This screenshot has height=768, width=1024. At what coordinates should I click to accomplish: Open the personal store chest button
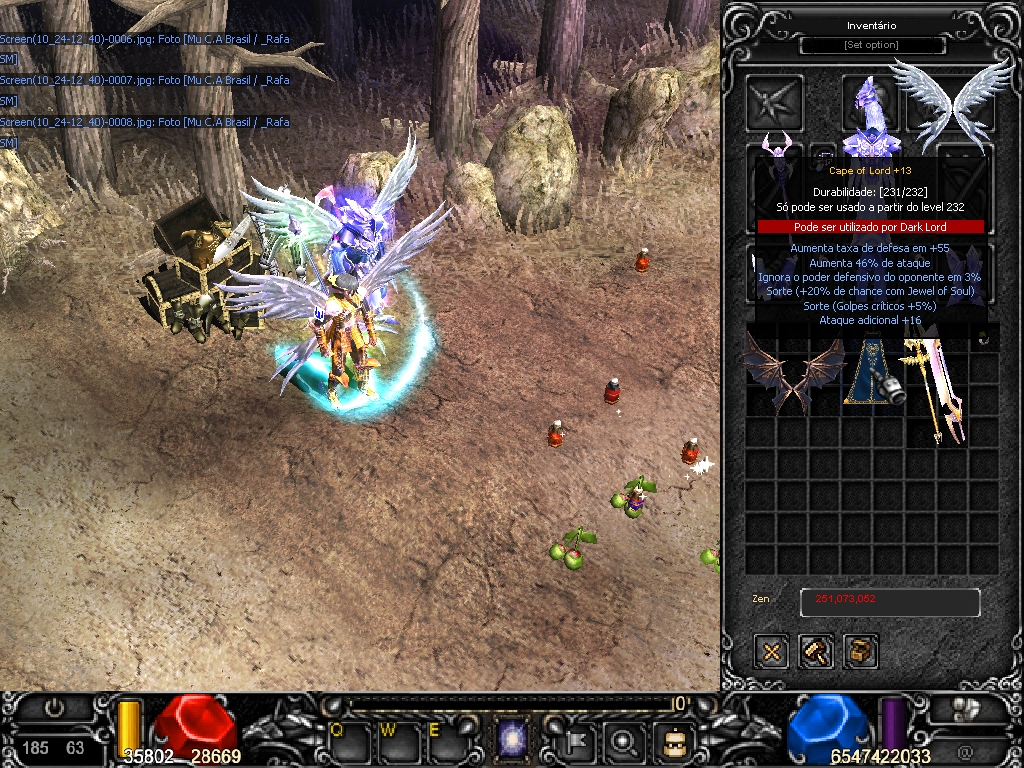point(860,652)
